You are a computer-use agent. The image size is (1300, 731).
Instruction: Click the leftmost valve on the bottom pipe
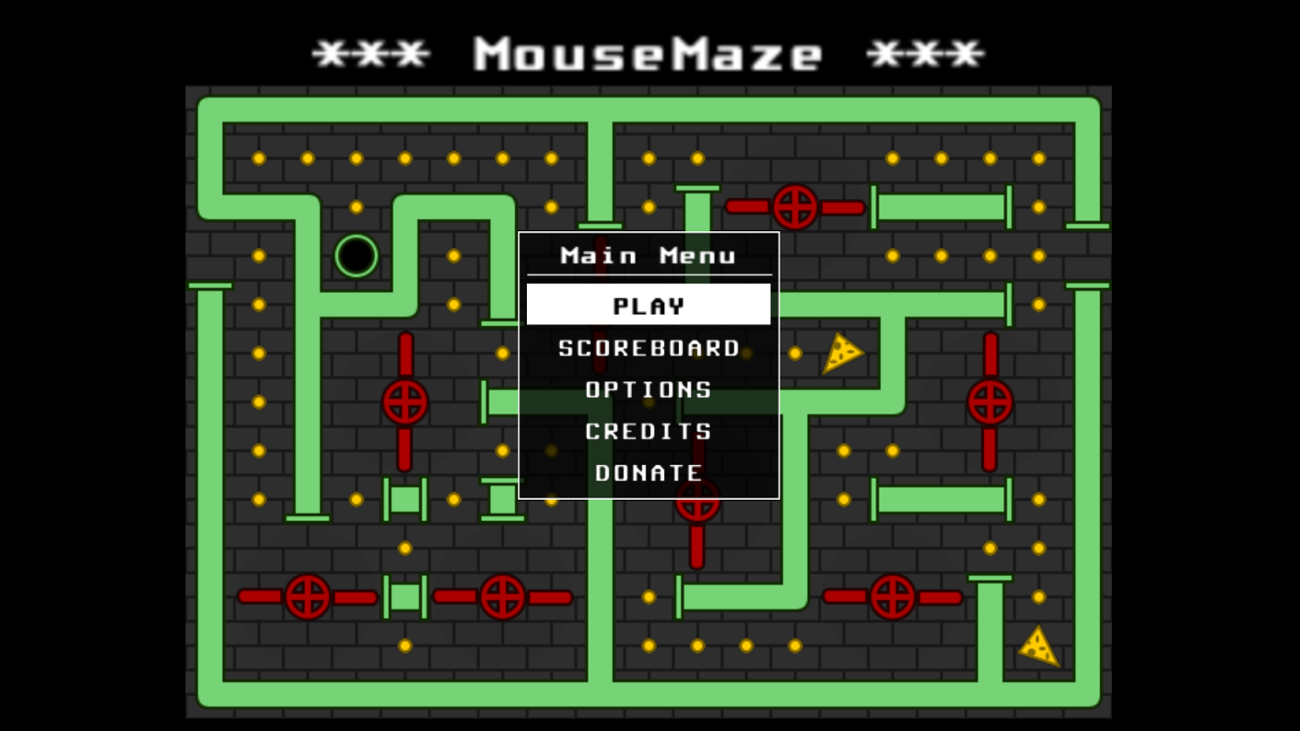(x=305, y=598)
